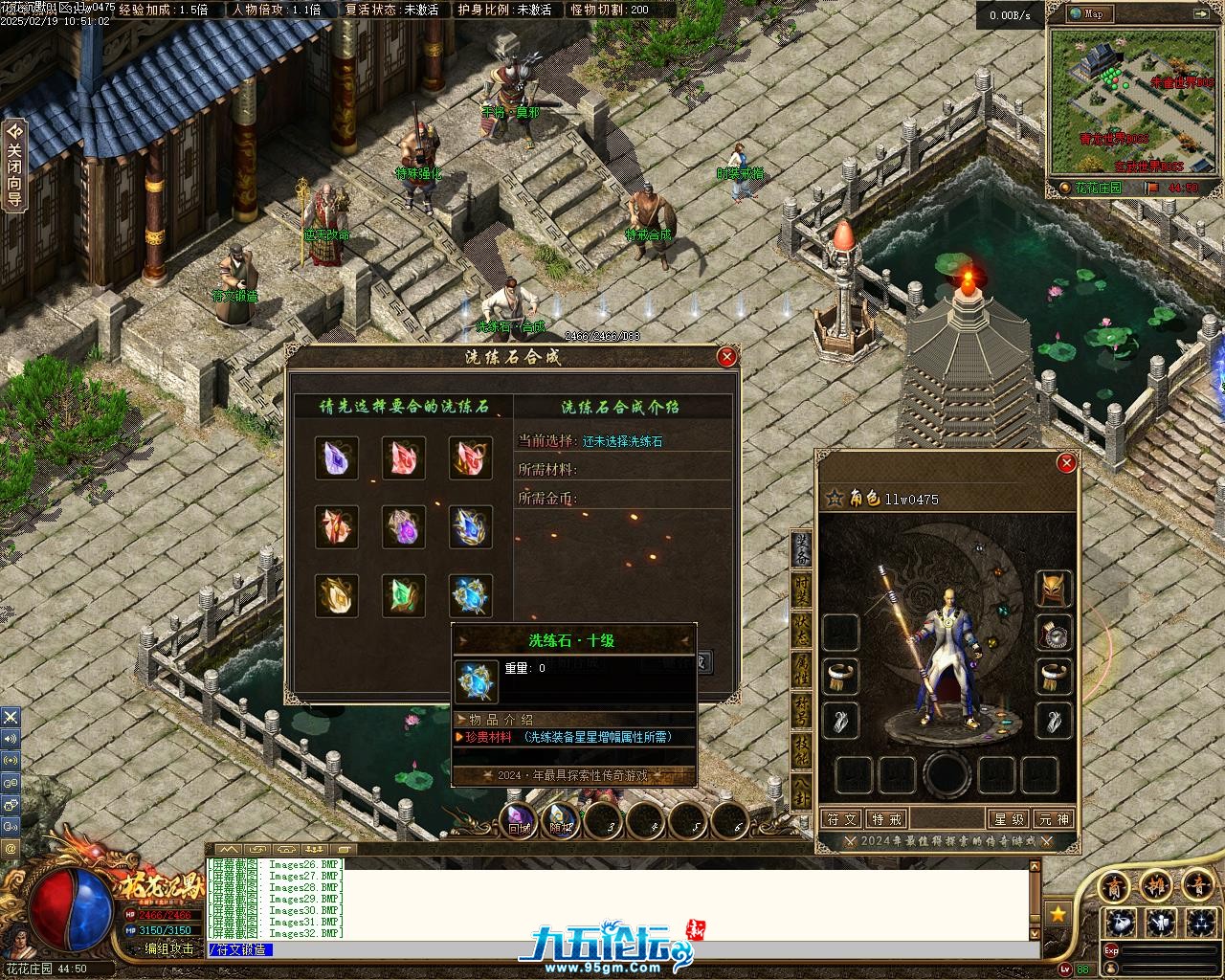Click the 关闭向导 close-guide button
1225x980 pixels.
[14, 167]
